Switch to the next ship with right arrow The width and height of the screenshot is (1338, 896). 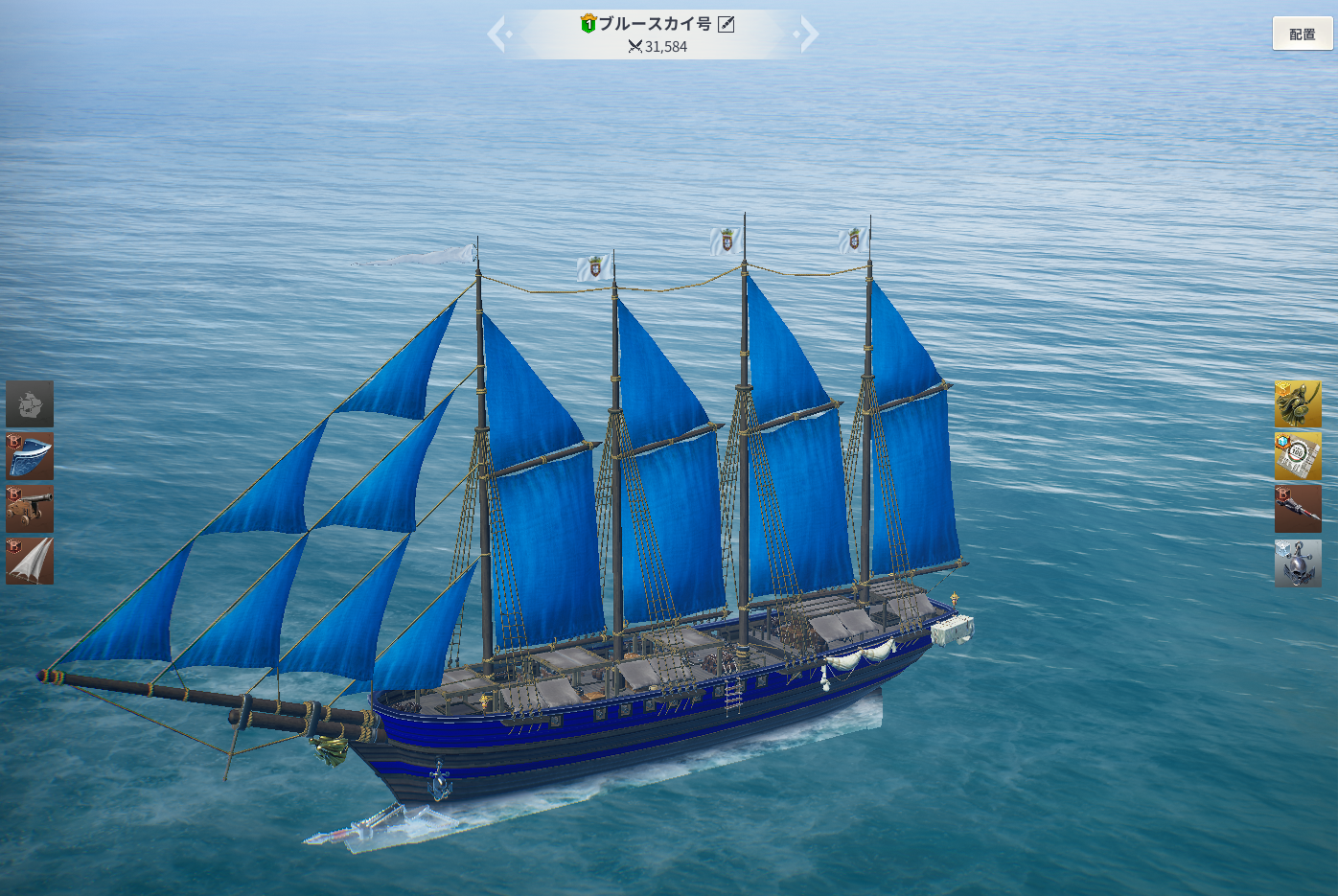point(808,34)
